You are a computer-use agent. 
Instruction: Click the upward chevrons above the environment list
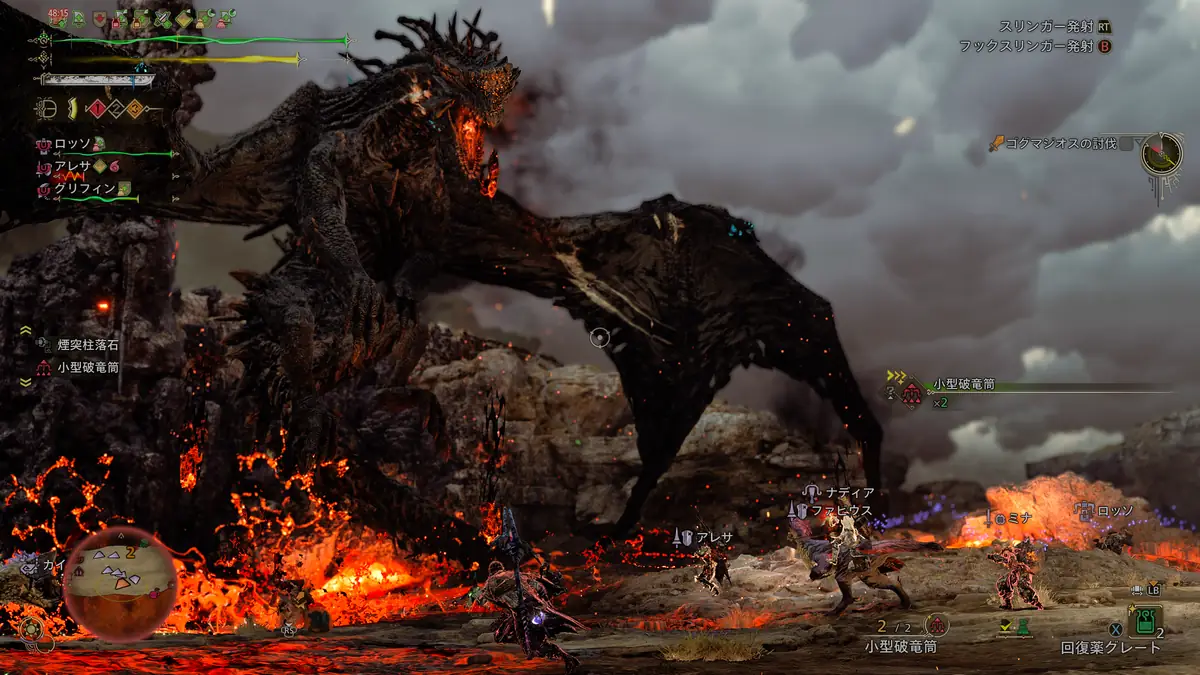tap(26, 330)
